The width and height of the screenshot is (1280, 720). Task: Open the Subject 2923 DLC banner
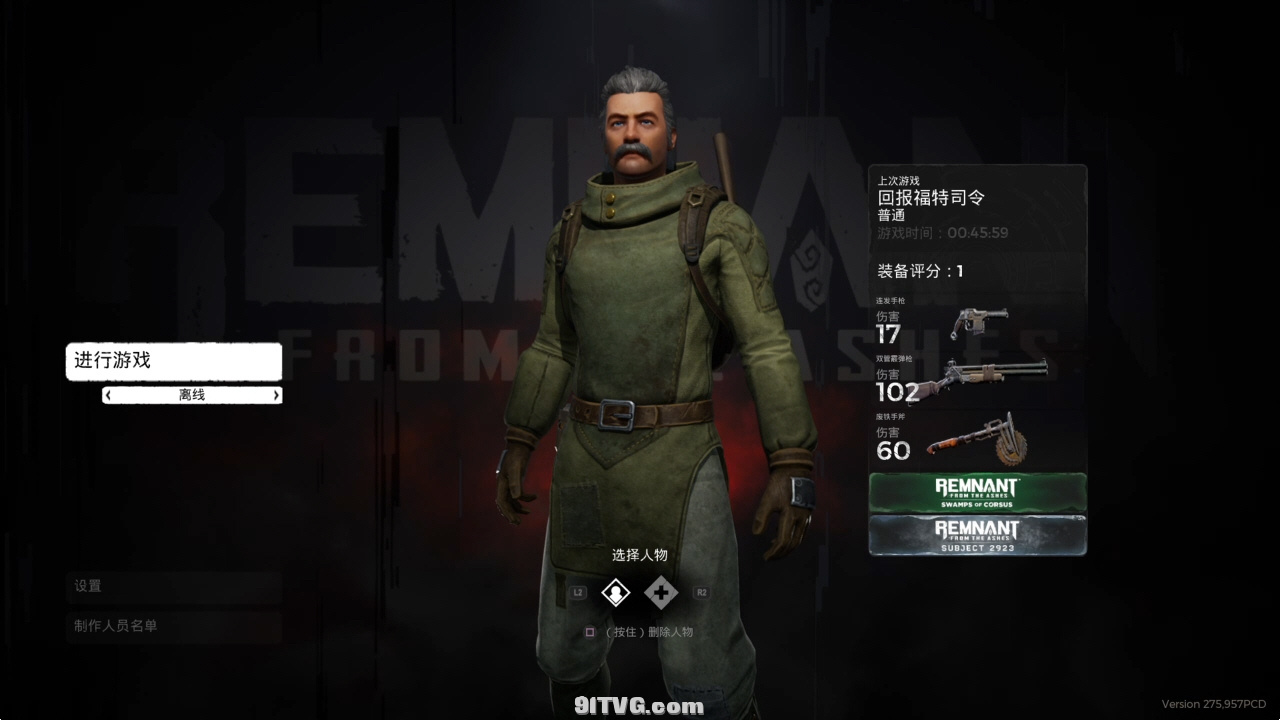click(x=977, y=535)
